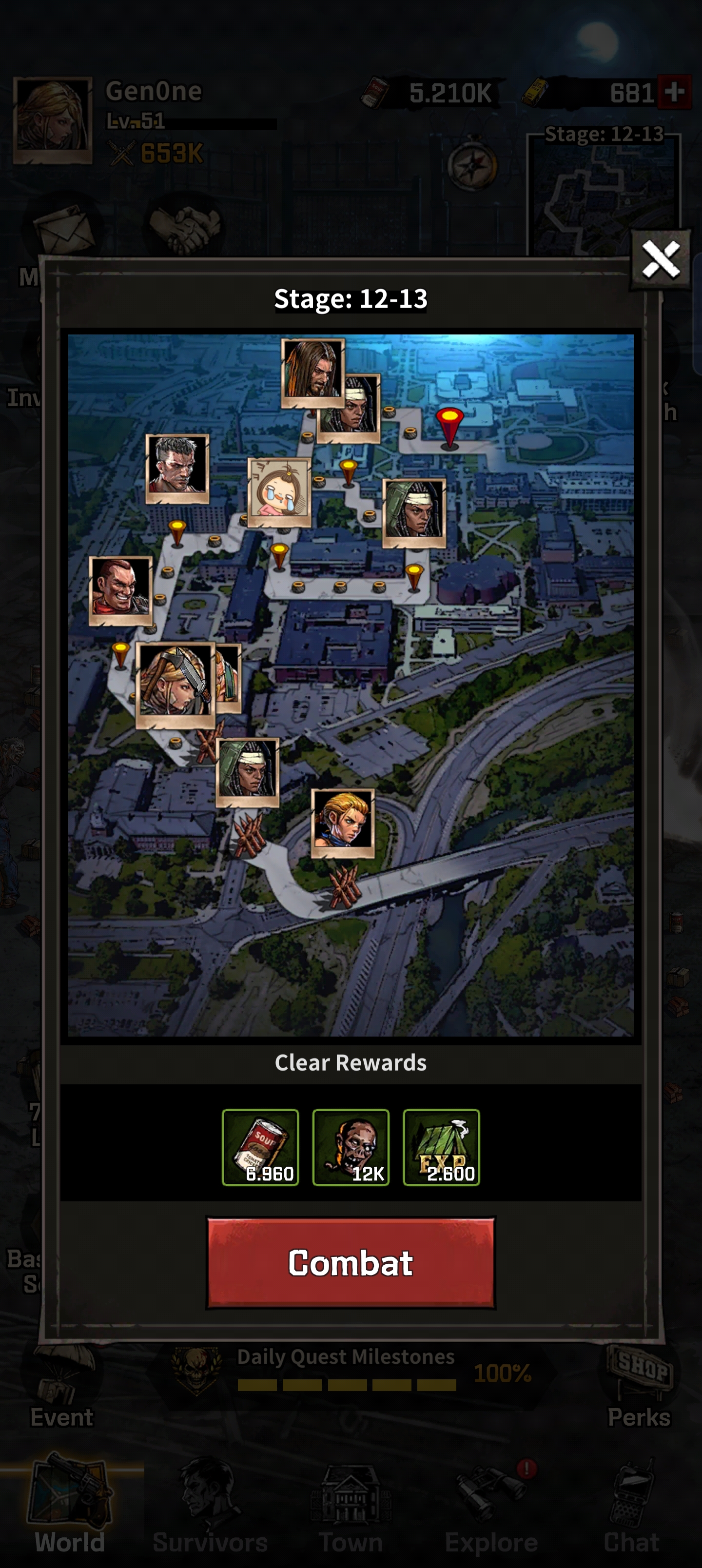The image size is (702, 1568).
Task: Tap the blonde woman with axe portrait
Action: coord(175,685)
